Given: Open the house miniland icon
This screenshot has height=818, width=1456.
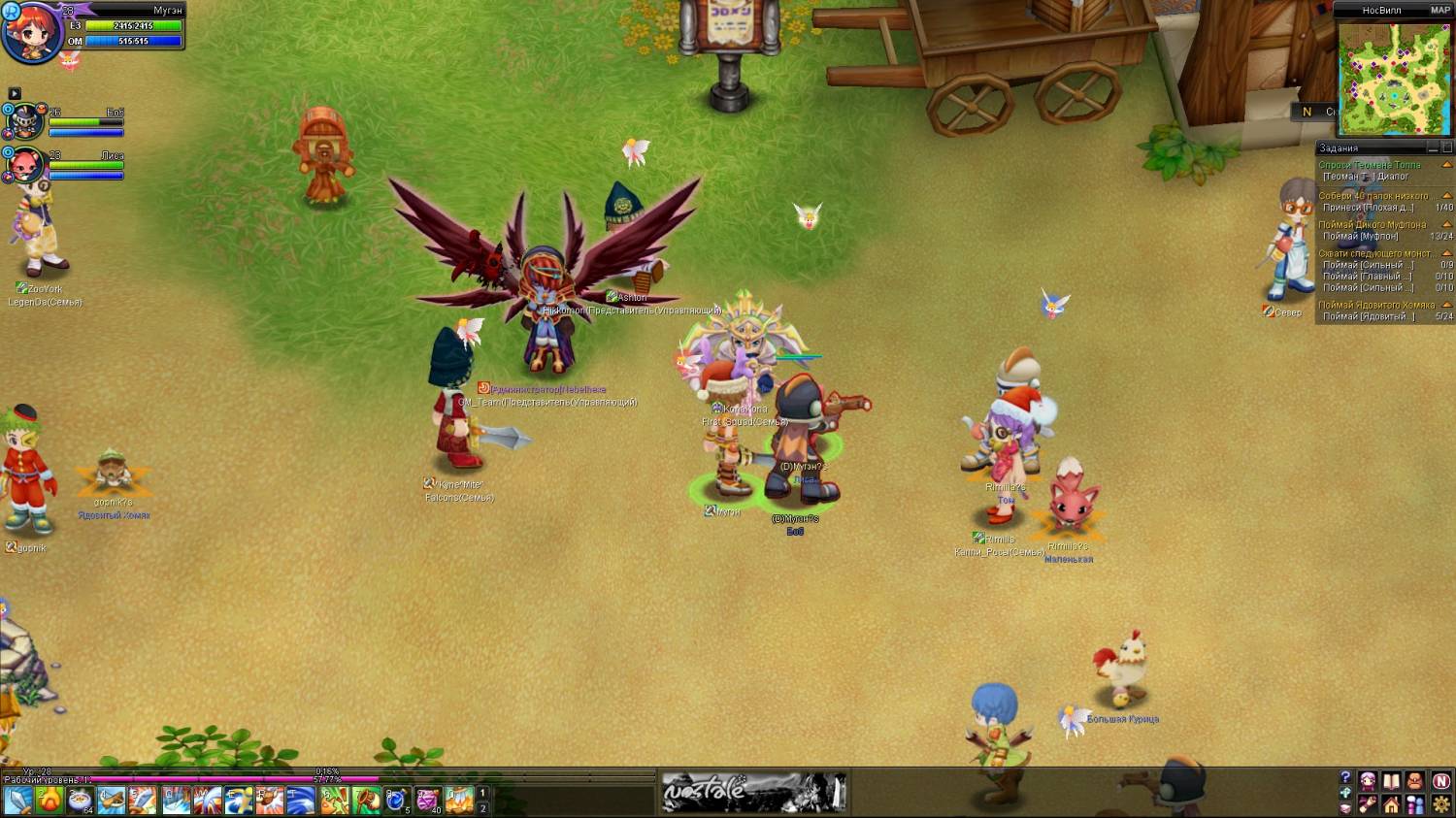Looking at the screenshot, I should coord(1391,805).
